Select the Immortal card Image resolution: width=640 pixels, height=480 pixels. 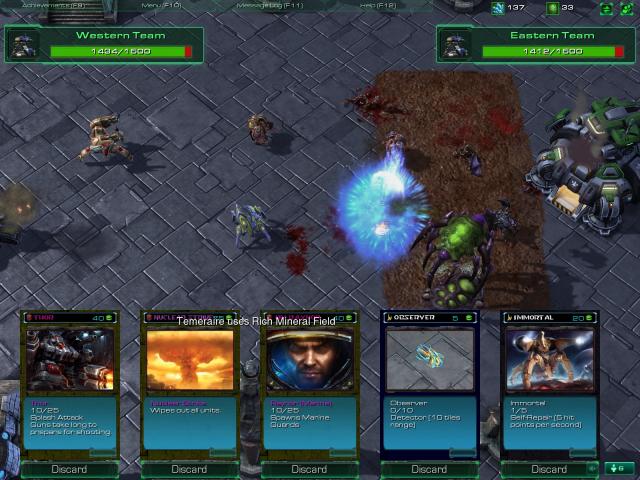pyautogui.click(x=549, y=360)
